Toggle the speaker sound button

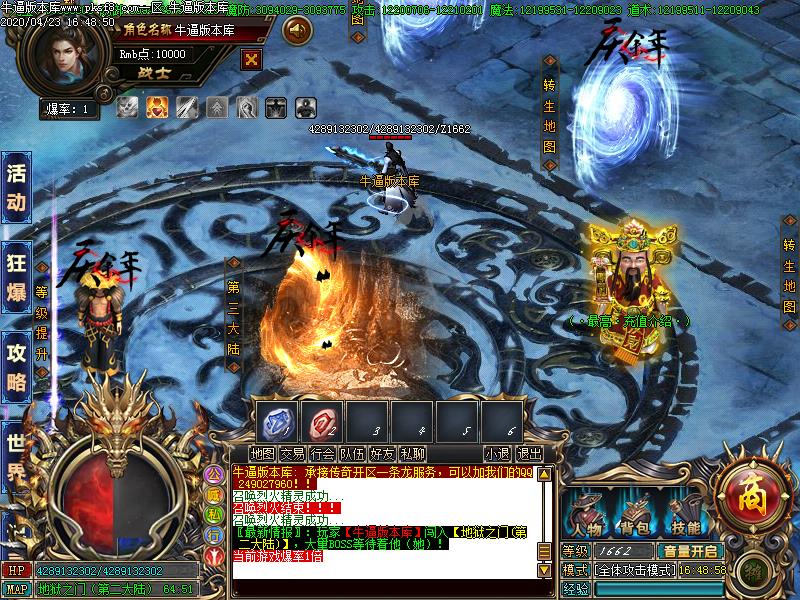(x=297, y=31)
